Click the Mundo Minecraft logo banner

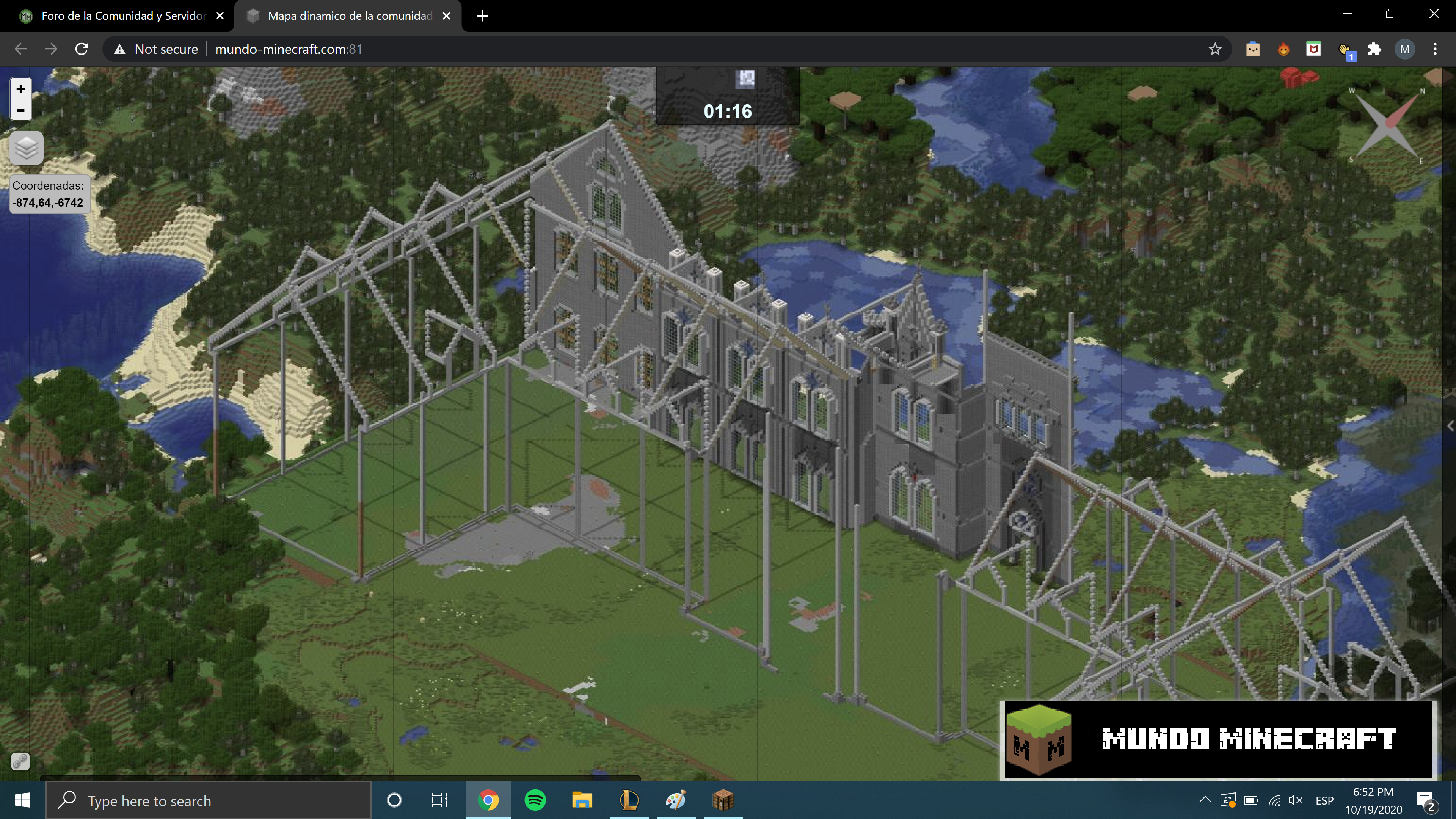click(x=1218, y=740)
